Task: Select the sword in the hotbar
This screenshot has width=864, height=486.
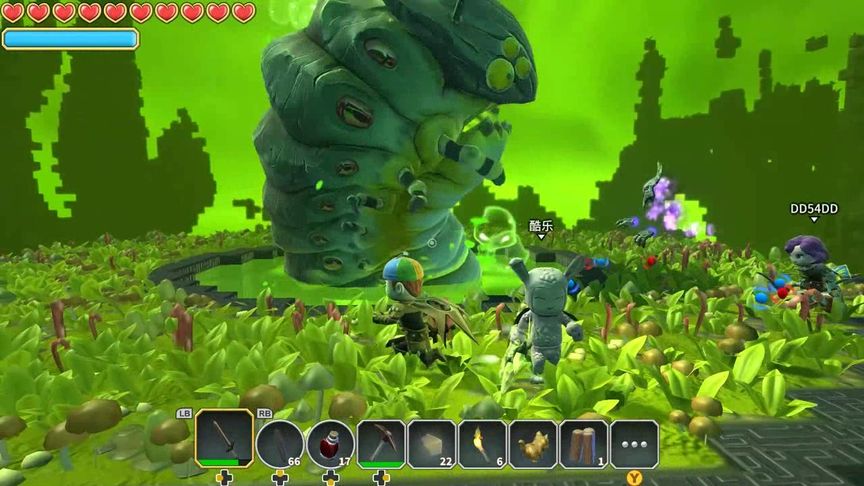Action: click(224, 439)
